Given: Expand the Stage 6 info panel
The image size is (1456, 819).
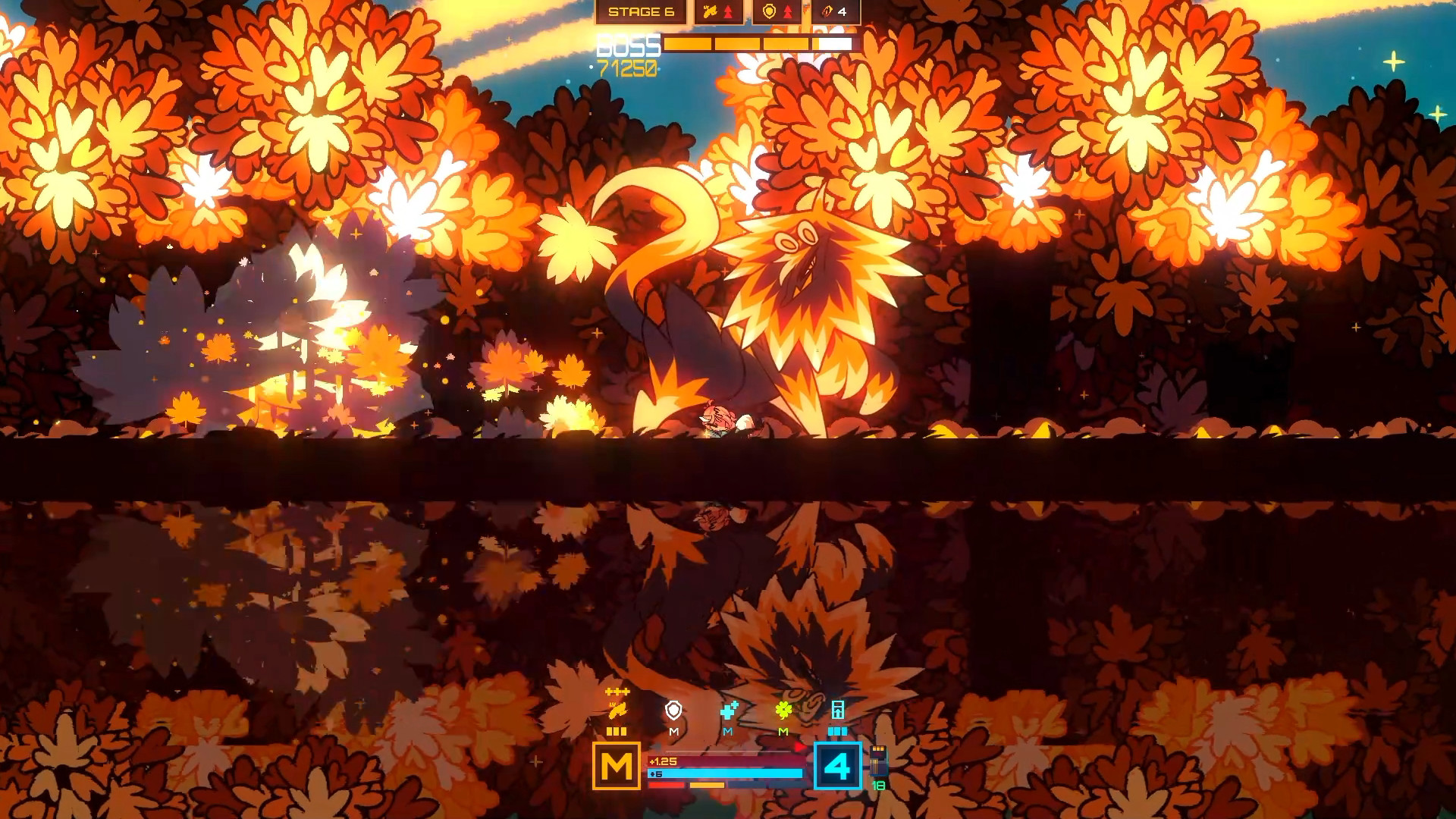Looking at the screenshot, I should [x=642, y=12].
